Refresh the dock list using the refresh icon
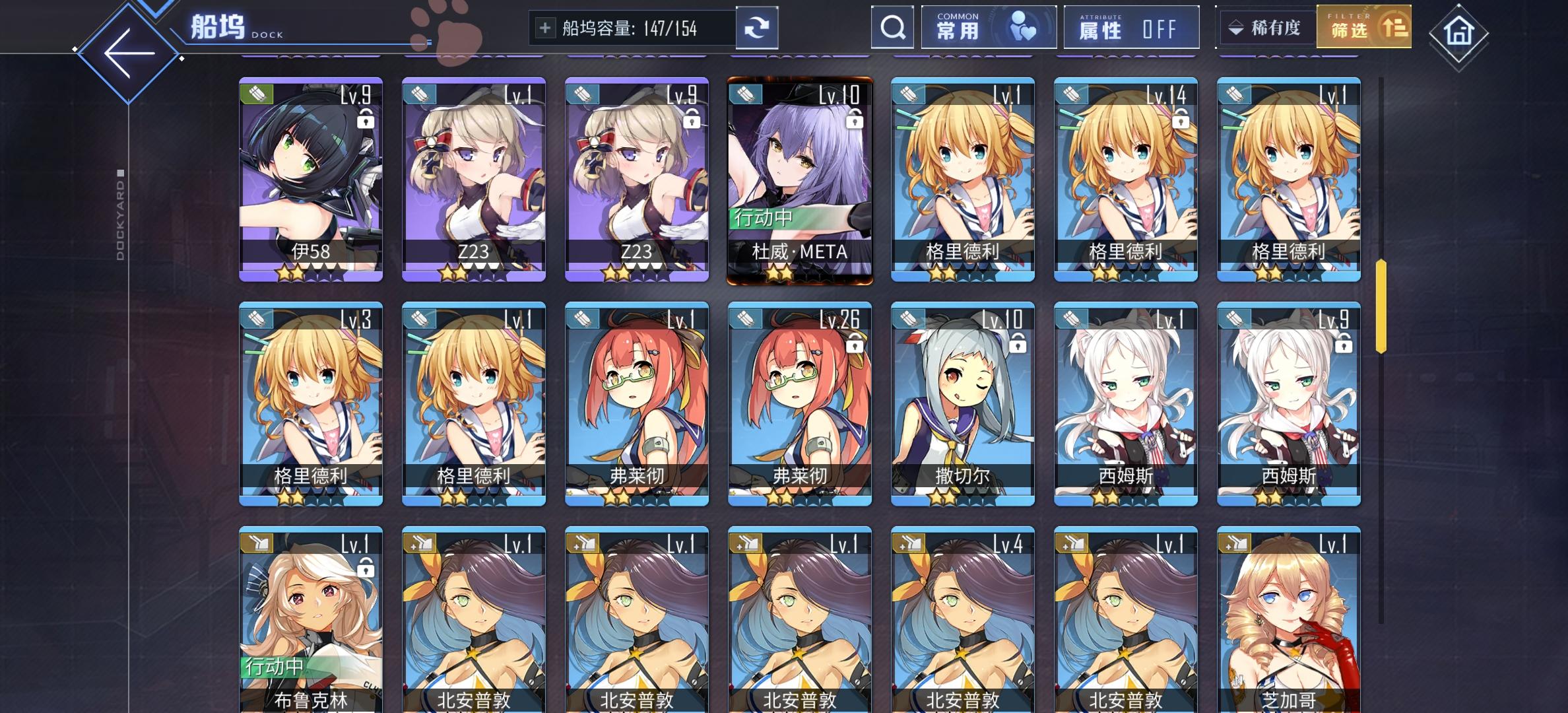 point(758,27)
